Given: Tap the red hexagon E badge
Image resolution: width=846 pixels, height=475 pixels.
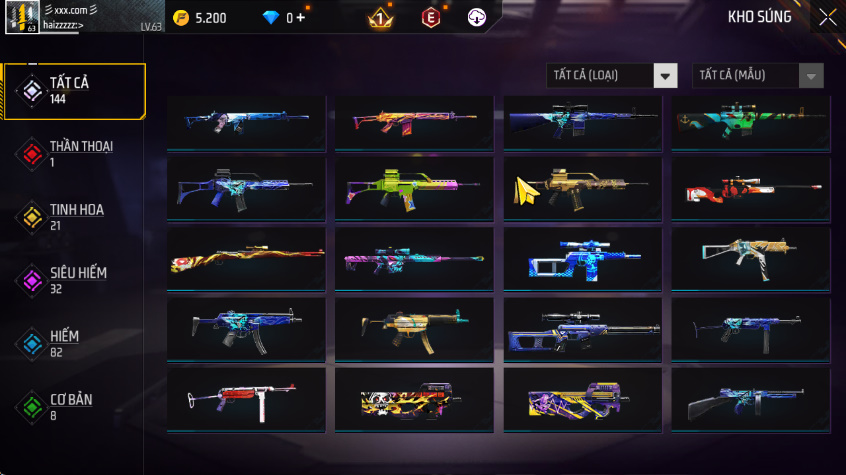Looking at the screenshot, I should [431, 17].
